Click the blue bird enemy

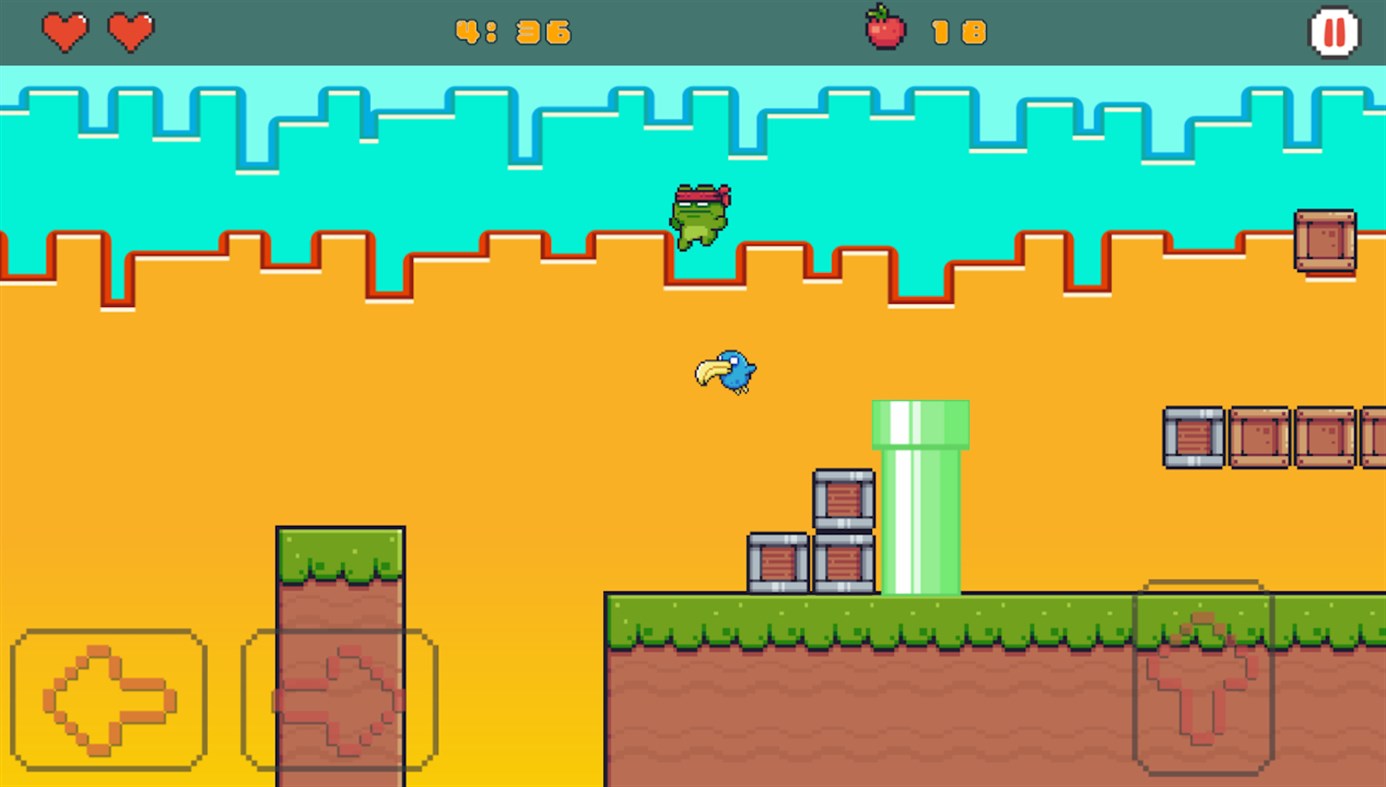(727, 371)
